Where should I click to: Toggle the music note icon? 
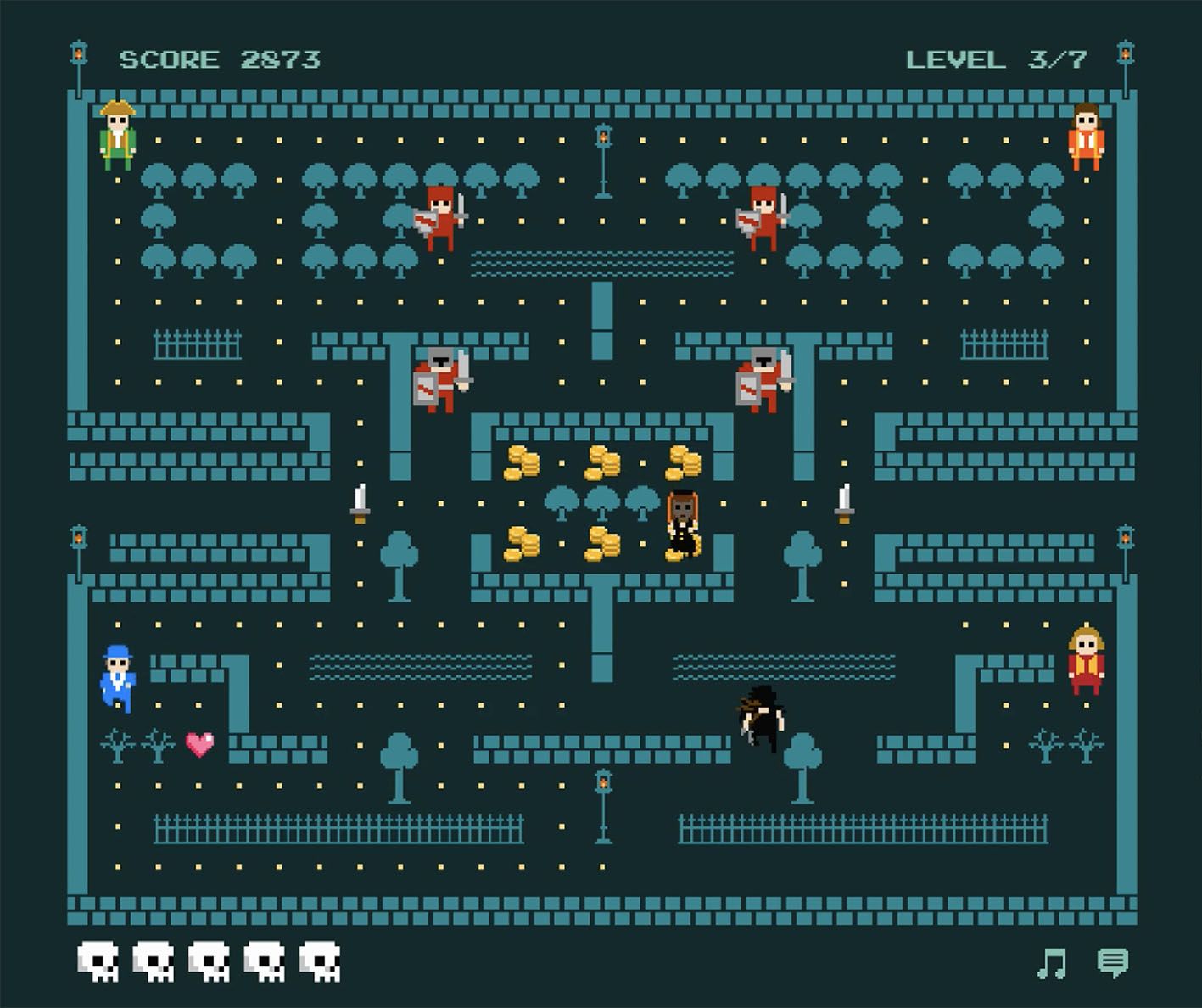coord(1052,964)
